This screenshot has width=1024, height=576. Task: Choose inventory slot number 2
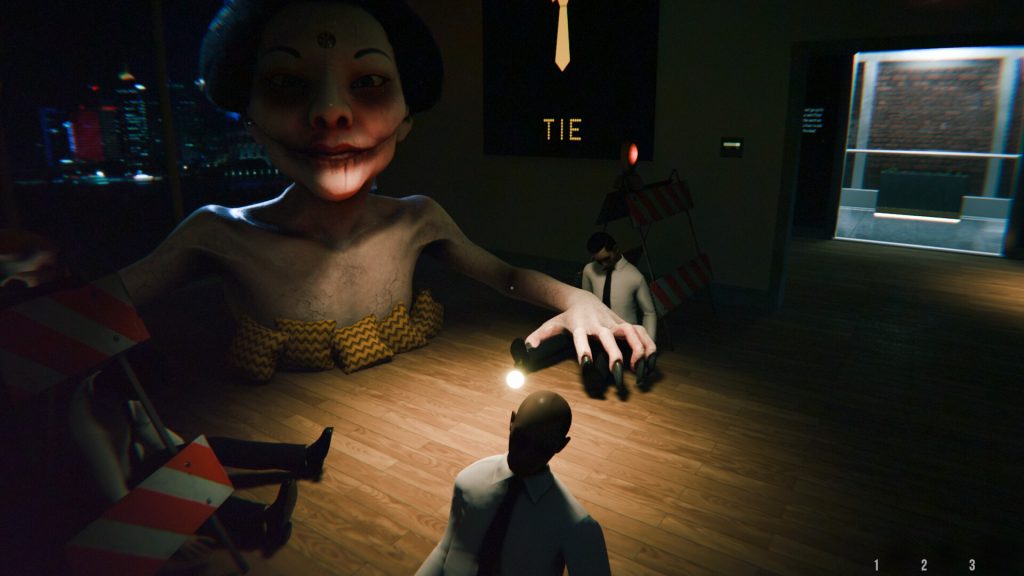point(924,565)
